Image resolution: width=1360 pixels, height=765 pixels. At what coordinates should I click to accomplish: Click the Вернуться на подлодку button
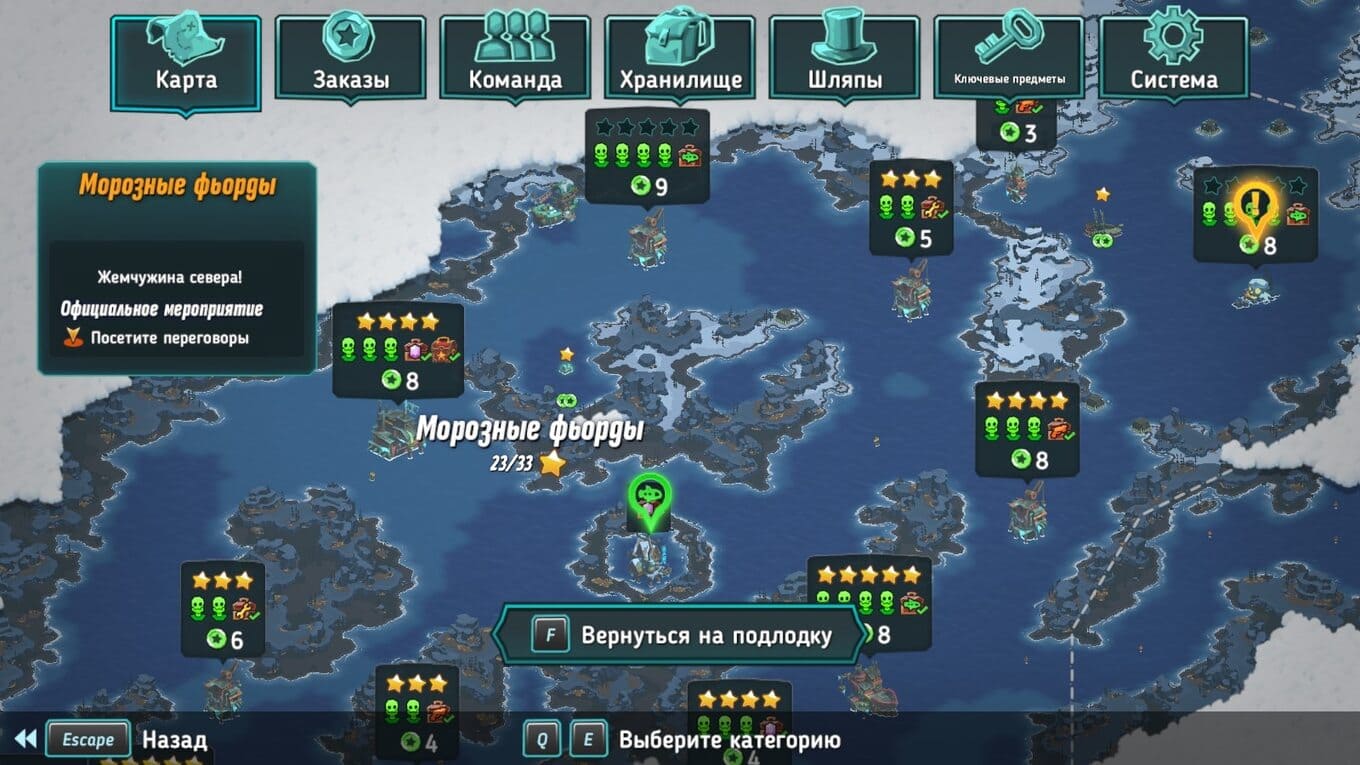pyautogui.click(x=681, y=635)
